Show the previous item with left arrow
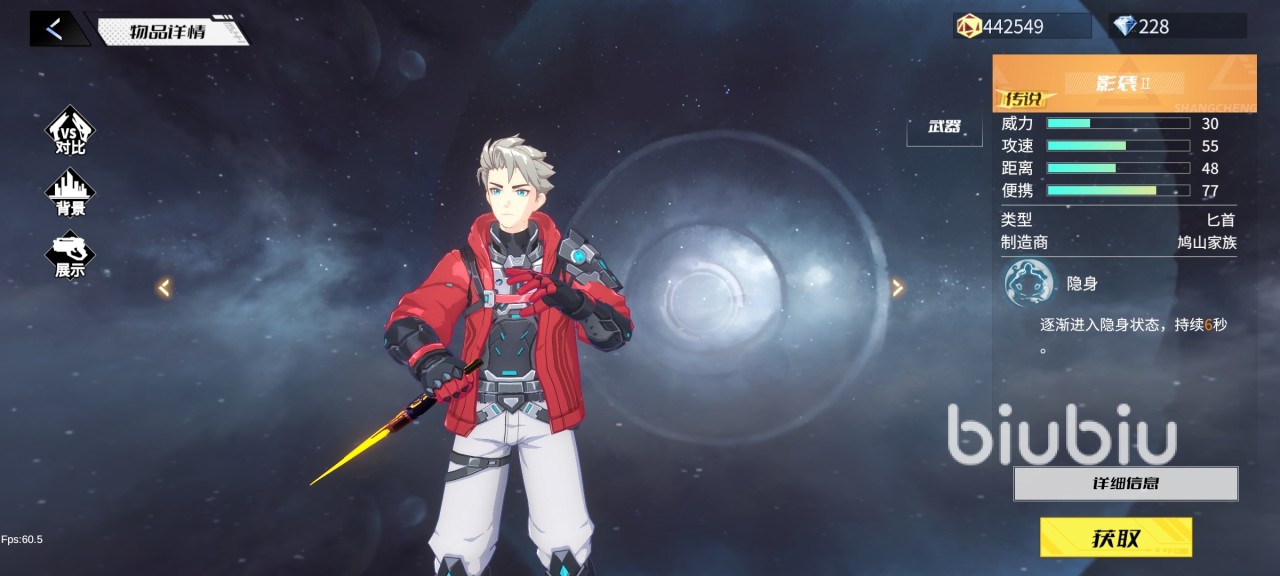Viewport: 1280px width, 576px height. (x=164, y=288)
